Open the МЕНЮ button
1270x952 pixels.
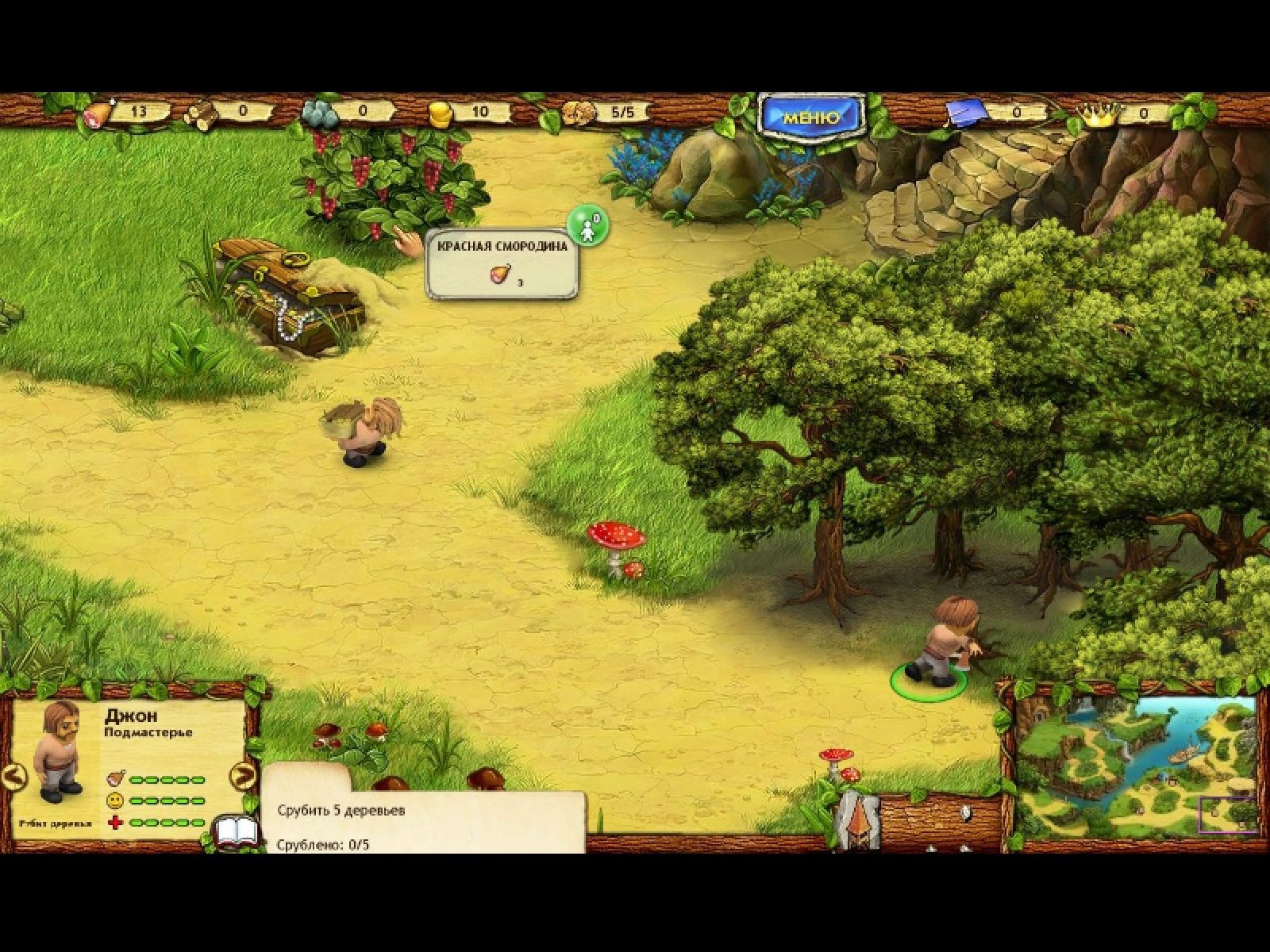811,118
